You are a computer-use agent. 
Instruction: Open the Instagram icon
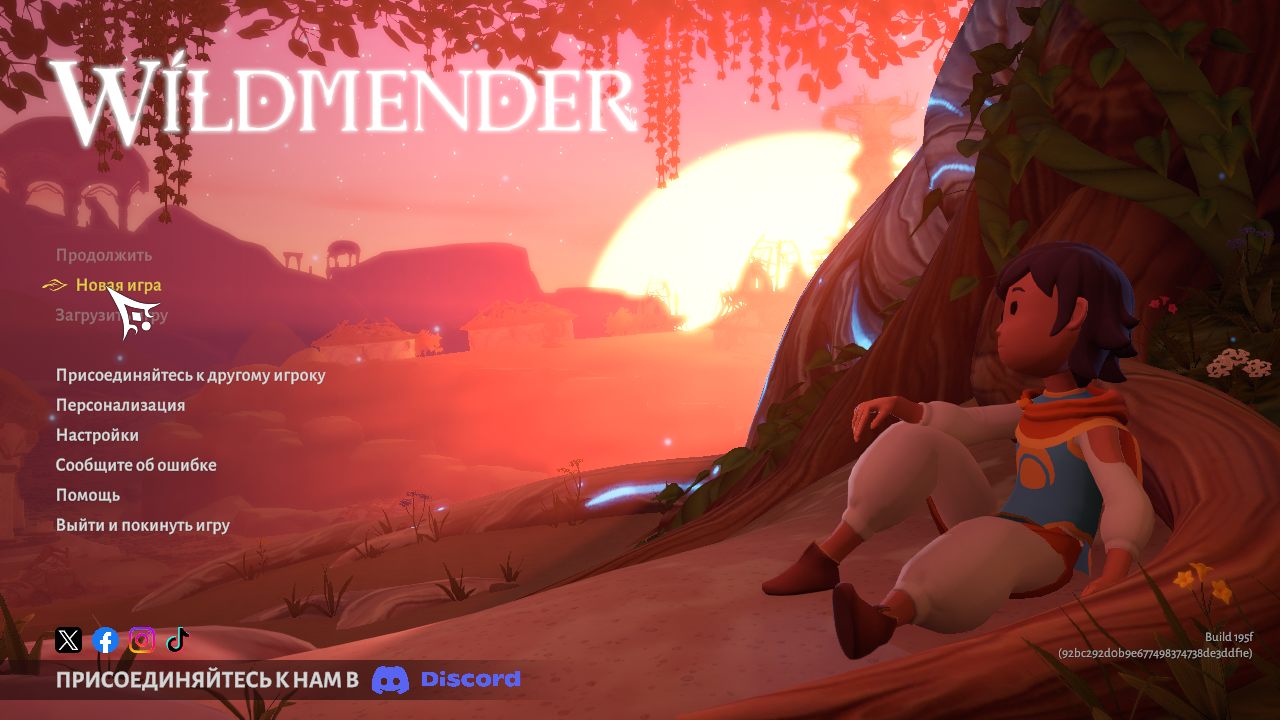click(141, 640)
